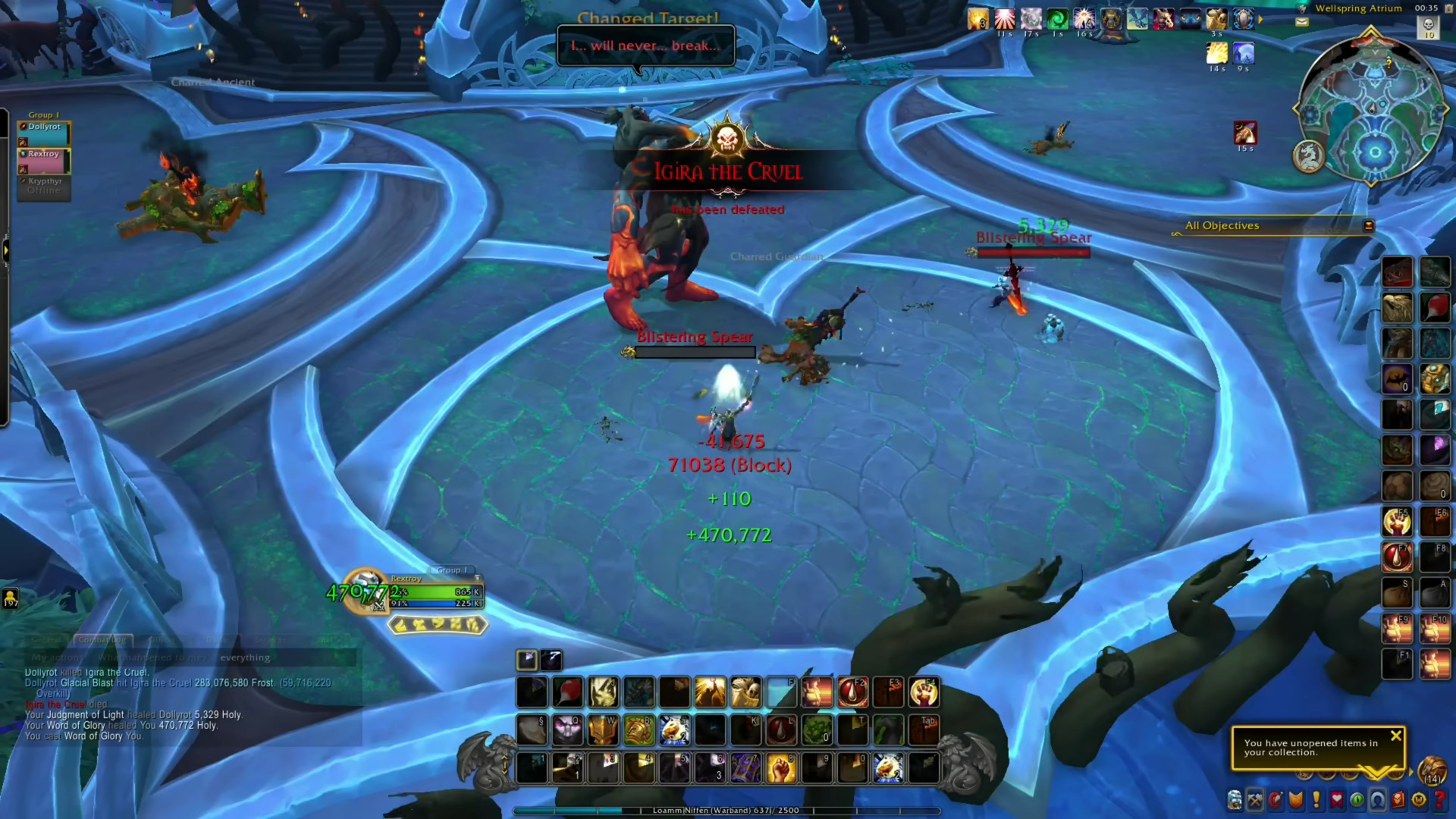Switch to the Combat Log chat tab

pos(103,640)
